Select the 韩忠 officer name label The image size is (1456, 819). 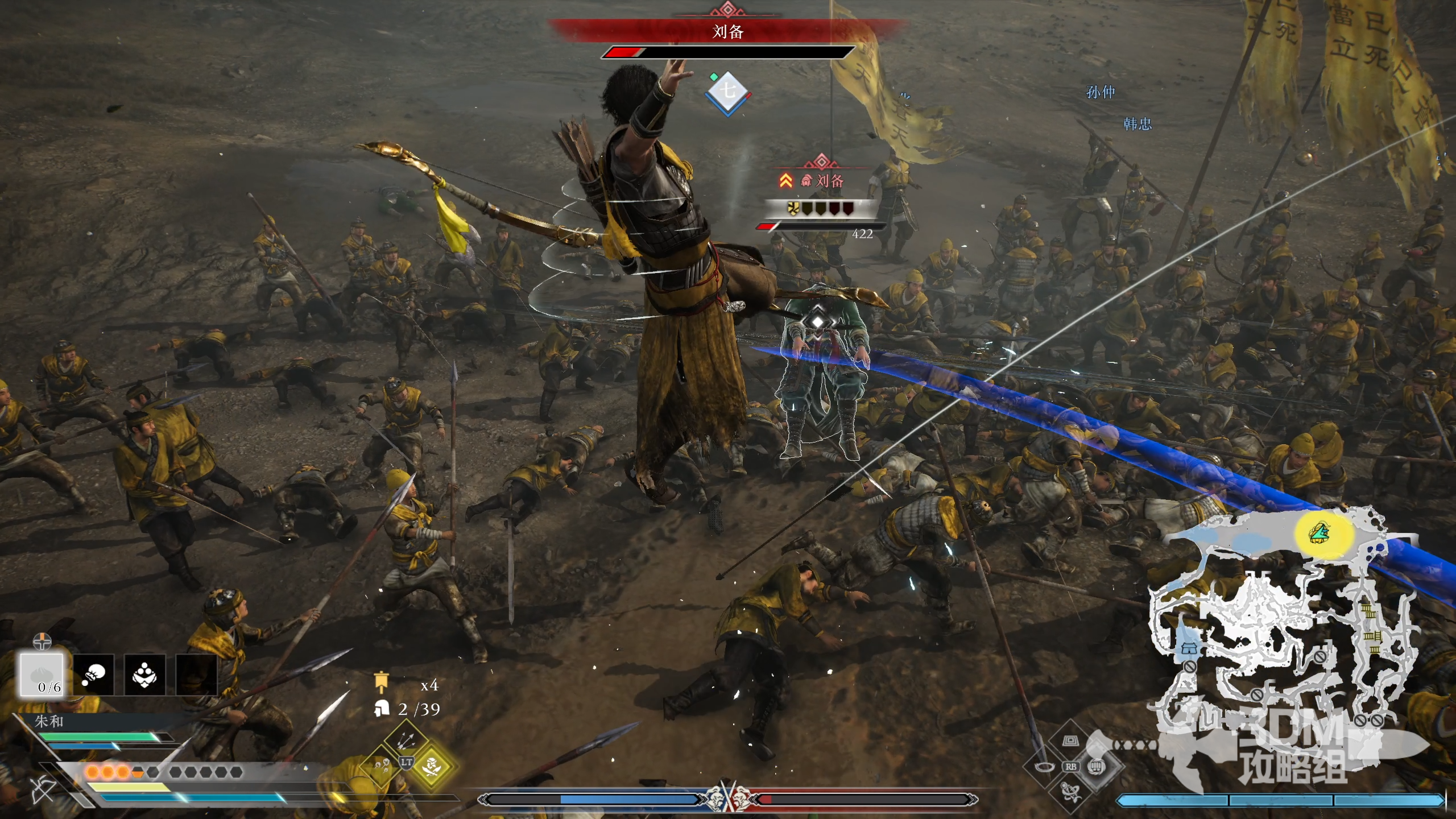pos(1137,124)
